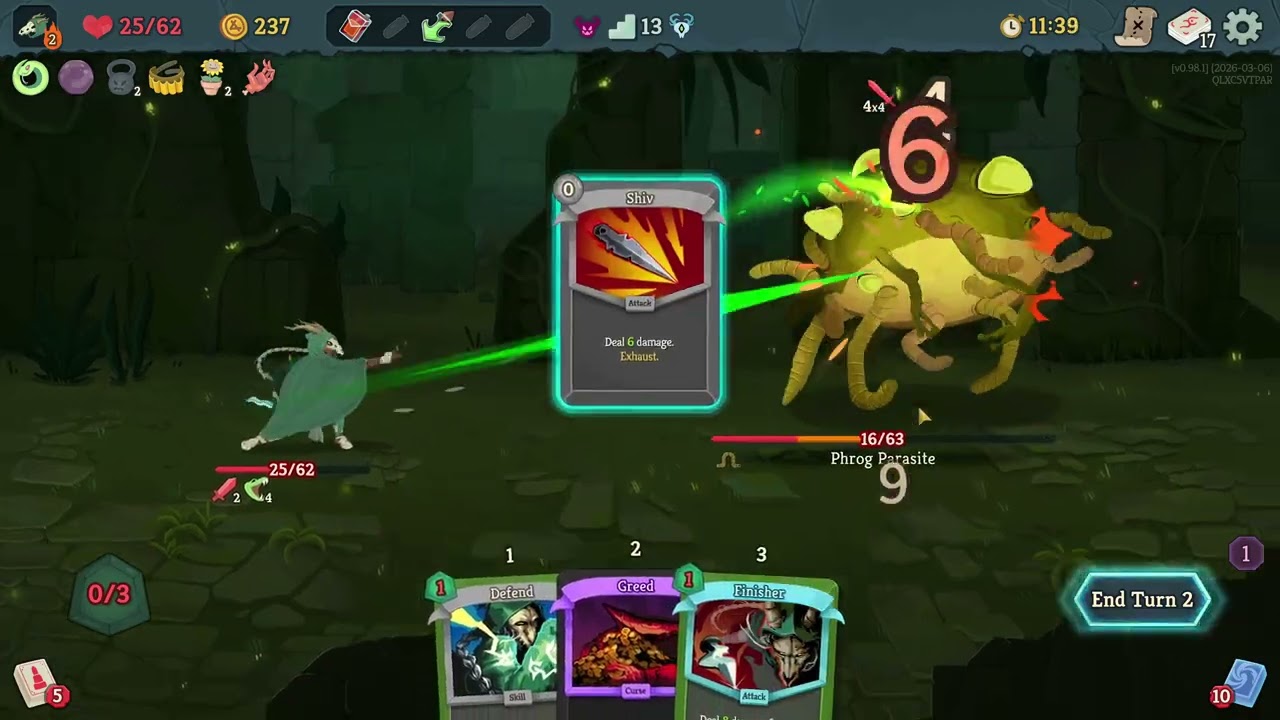Play the Finisher attack card
Image resolution: width=1280 pixels, height=720 pixels.
[x=757, y=645]
